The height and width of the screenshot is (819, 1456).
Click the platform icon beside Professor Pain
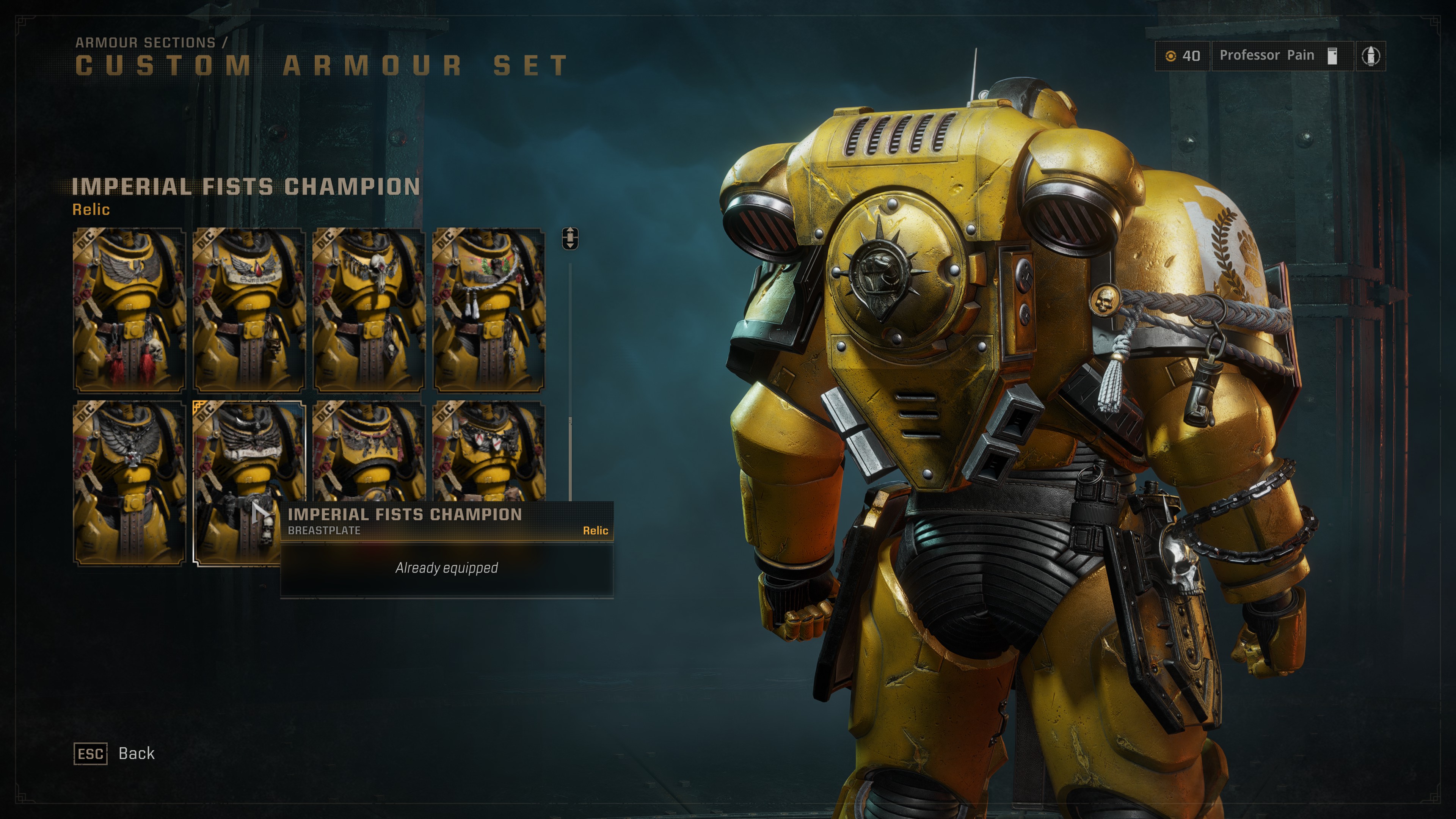(1333, 55)
